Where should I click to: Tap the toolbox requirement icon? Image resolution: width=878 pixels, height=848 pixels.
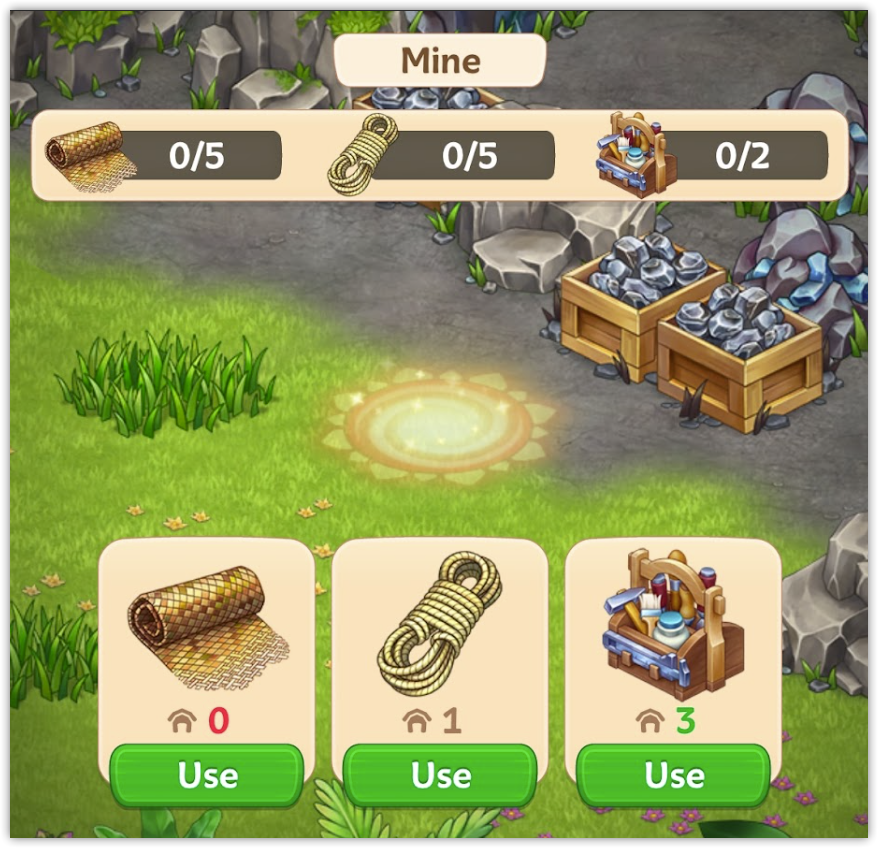pos(636,153)
